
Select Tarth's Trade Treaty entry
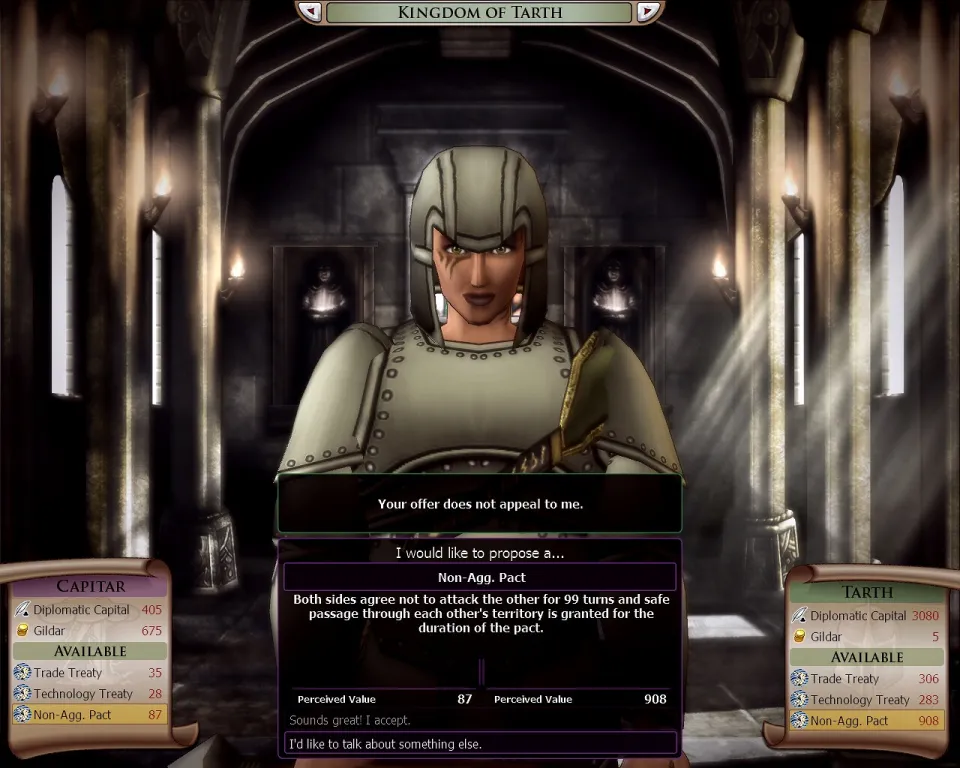(x=866, y=679)
